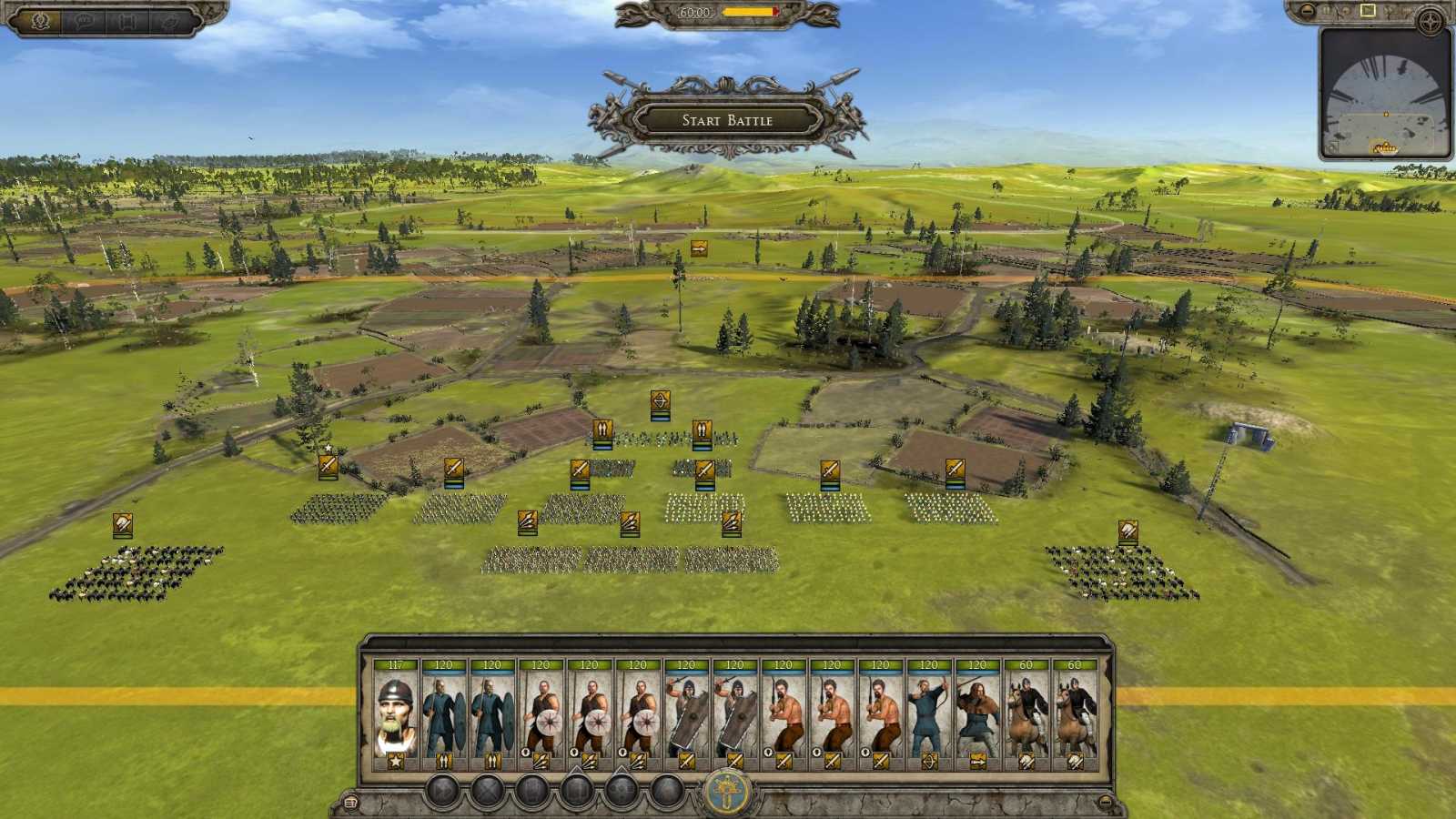
Task: Open the laurel wreath objectives icon top-left
Action: [40, 20]
